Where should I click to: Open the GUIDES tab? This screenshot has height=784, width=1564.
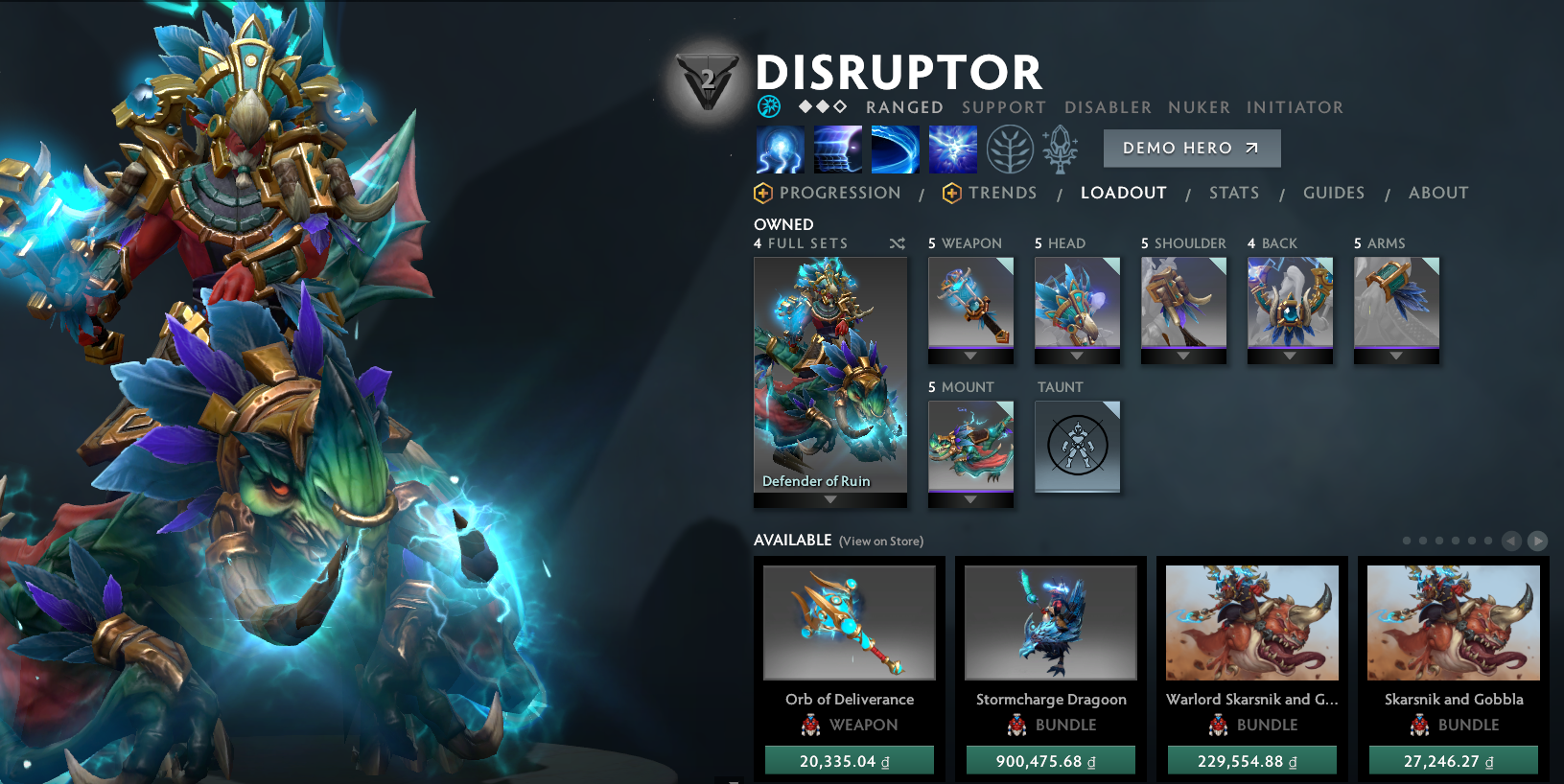1333,193
